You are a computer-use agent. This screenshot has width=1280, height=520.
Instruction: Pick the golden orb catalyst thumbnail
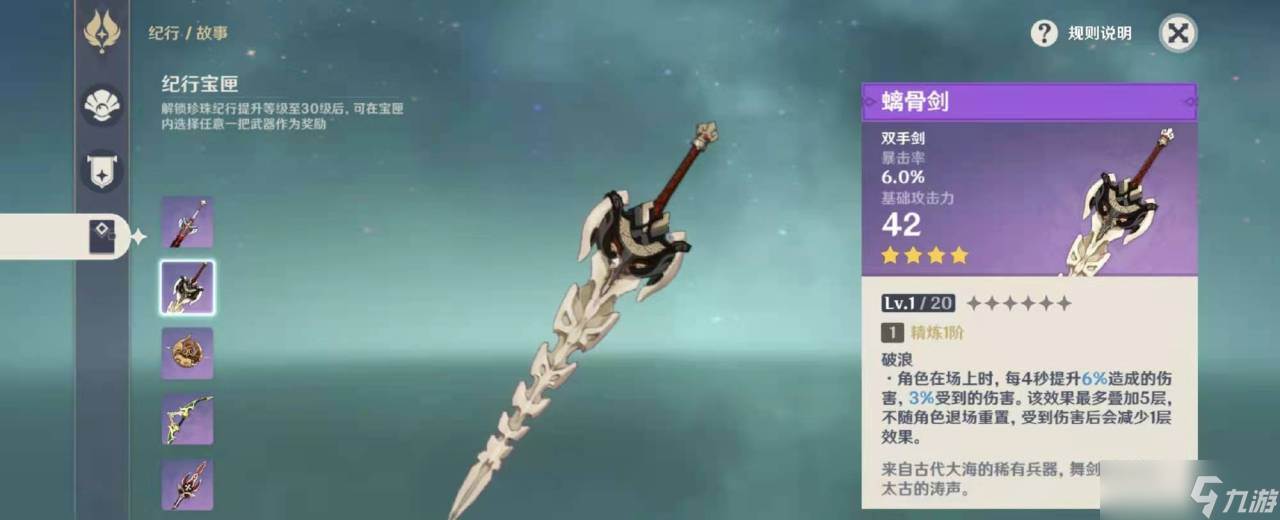187,353
